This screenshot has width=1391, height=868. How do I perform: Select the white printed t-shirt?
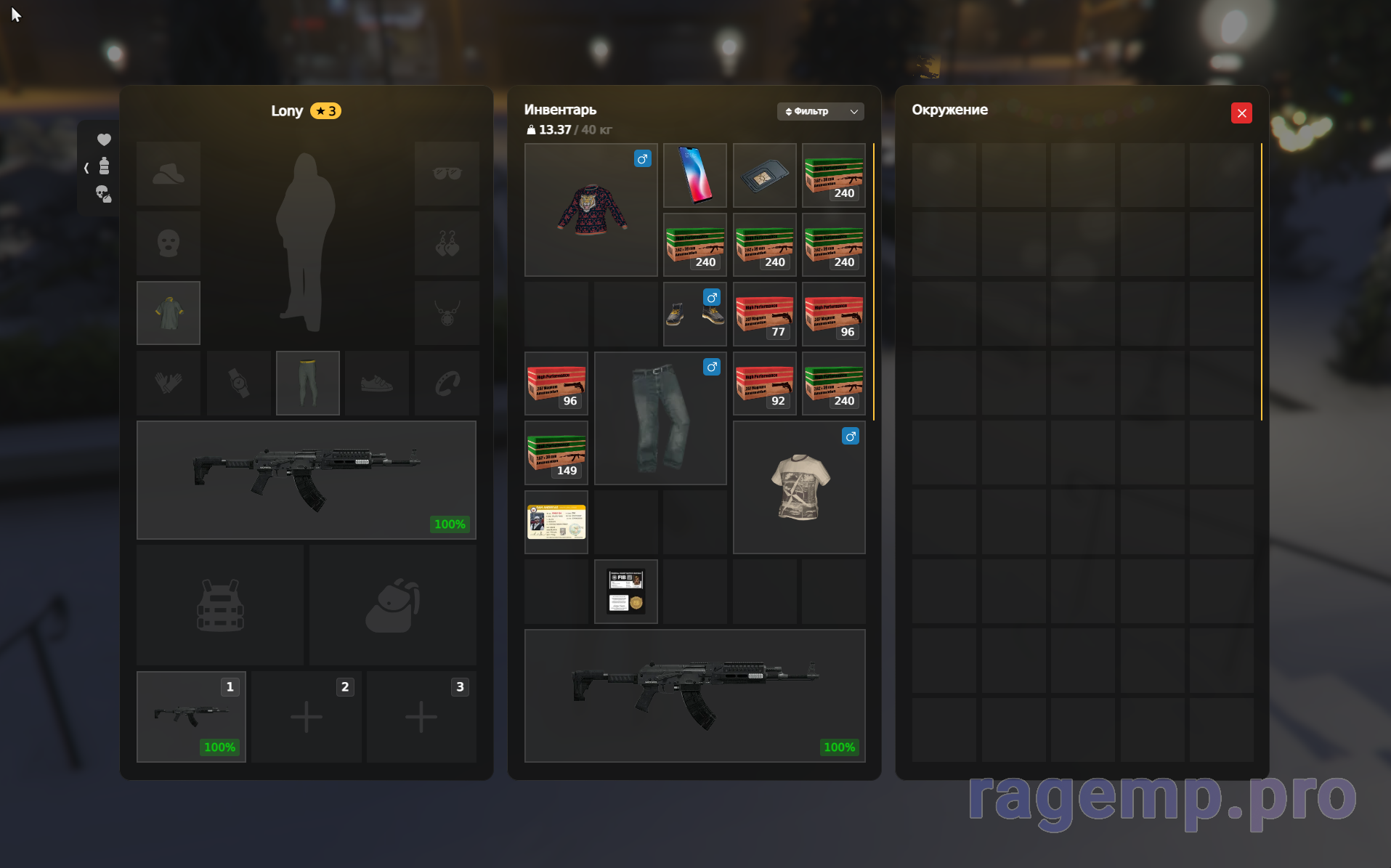798,487
